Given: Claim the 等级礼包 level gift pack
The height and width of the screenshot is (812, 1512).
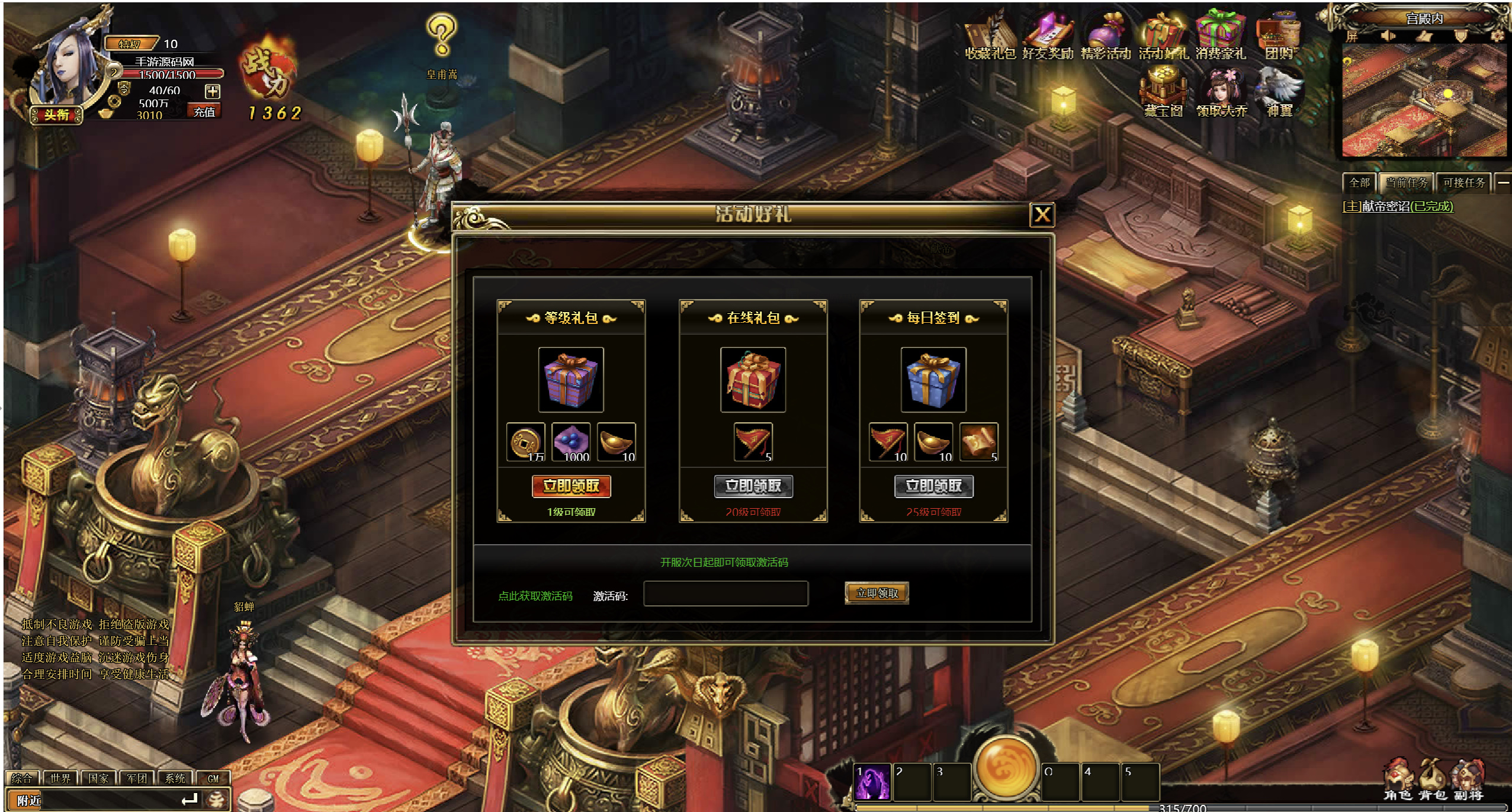Looking at the screenshot, I should [x=571, y=486].
